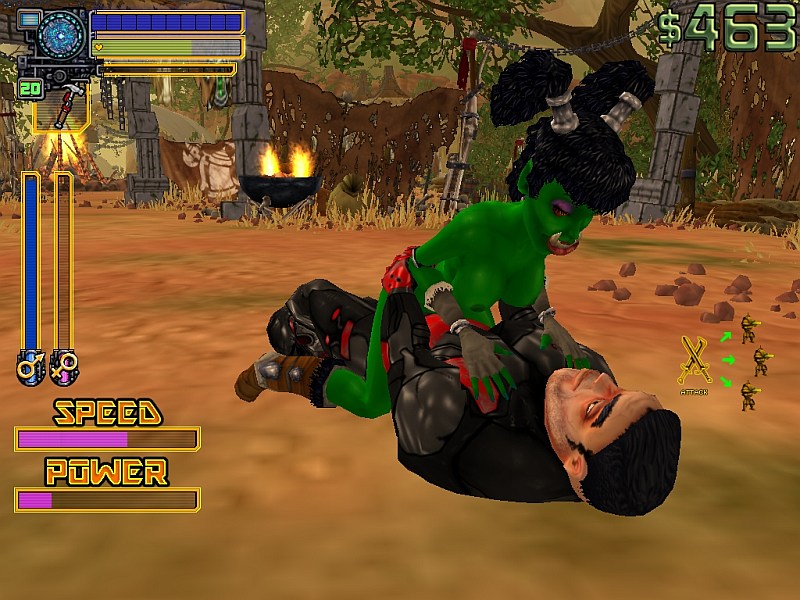Click the crossed swords Attack squad command
Screen dimensions: 800x600
[x=693, y=362]
